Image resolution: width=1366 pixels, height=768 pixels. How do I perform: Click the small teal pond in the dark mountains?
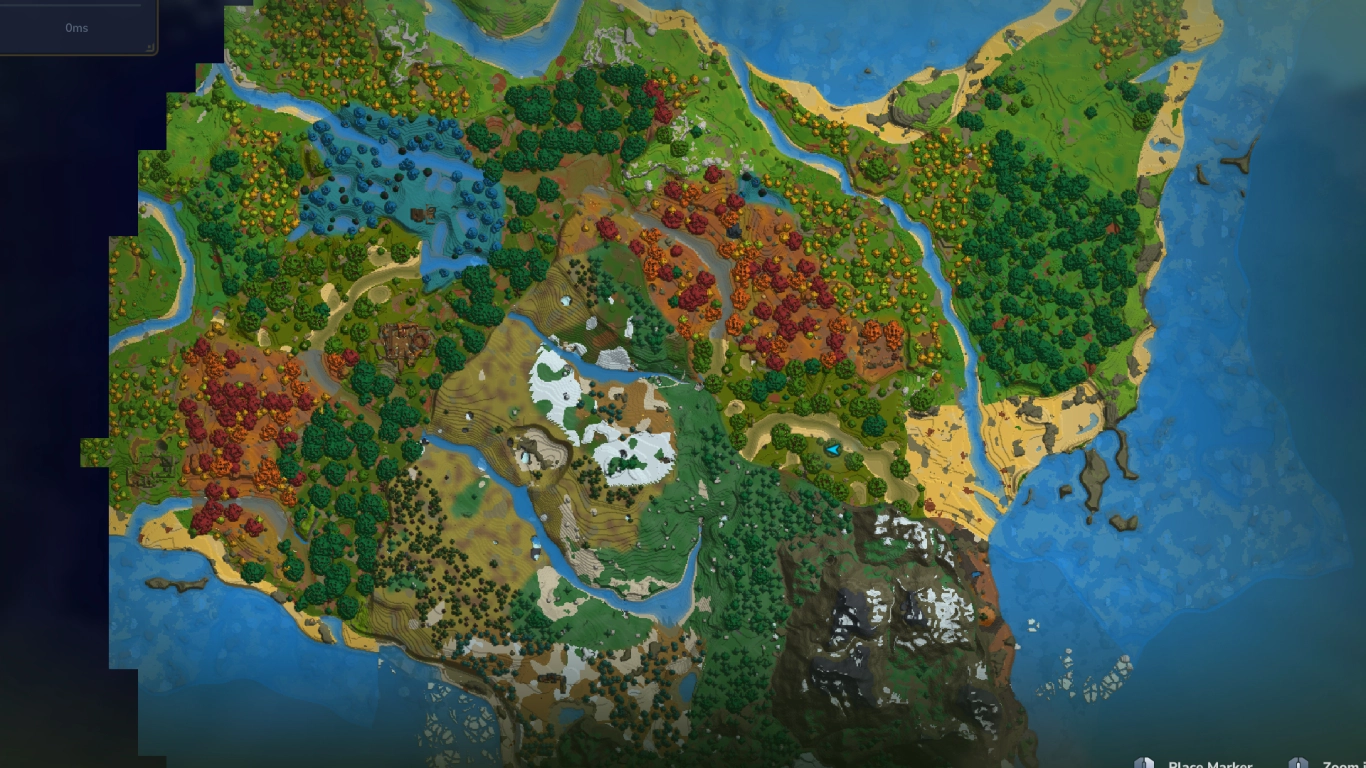click(975, 574)
